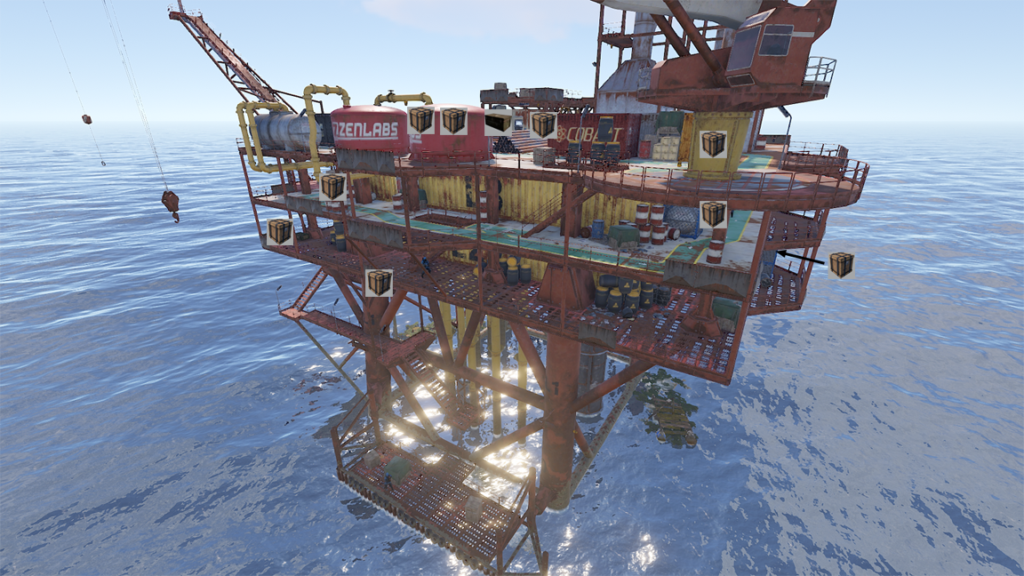1024x576 pixels.
Task: Click the crate marker with the black arrow
Action: pyautogui.click(x=841, y=264)
